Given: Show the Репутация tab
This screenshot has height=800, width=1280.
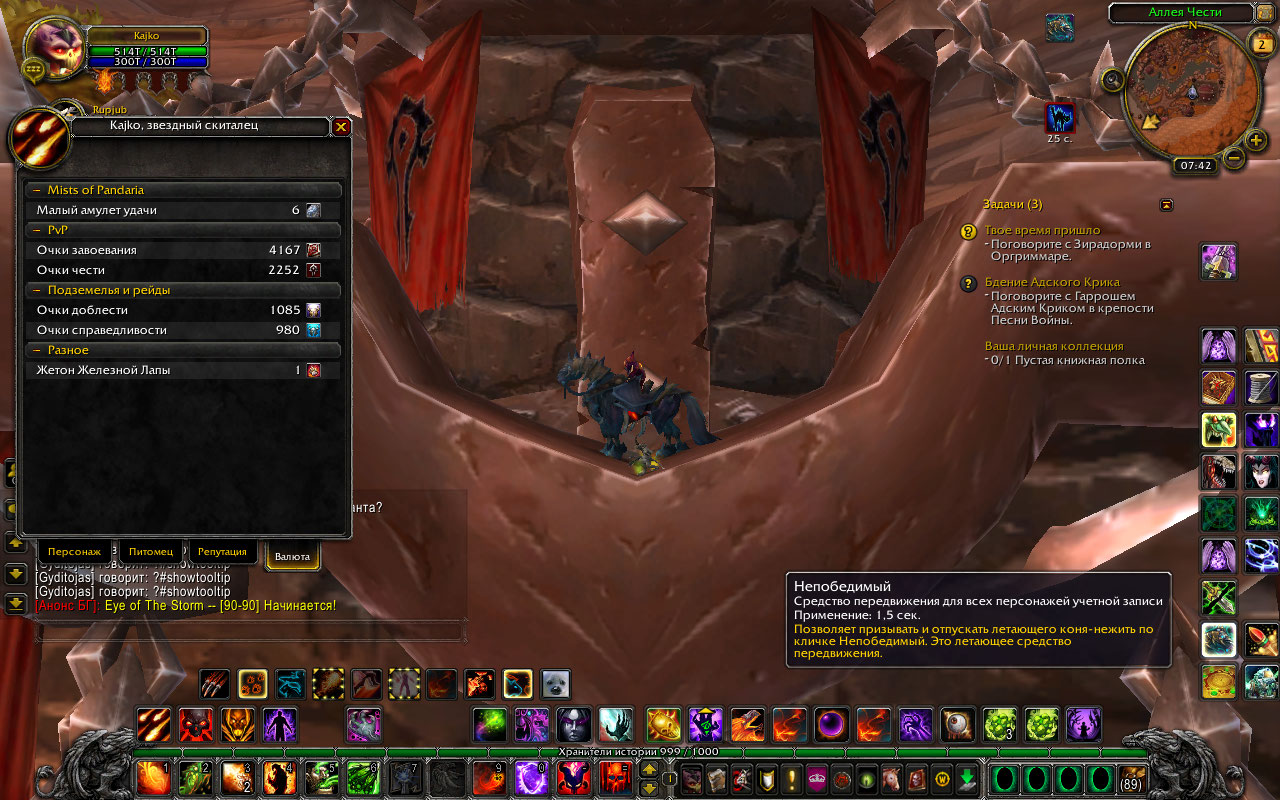Looking at the screenshot, I should pos(222,552).
